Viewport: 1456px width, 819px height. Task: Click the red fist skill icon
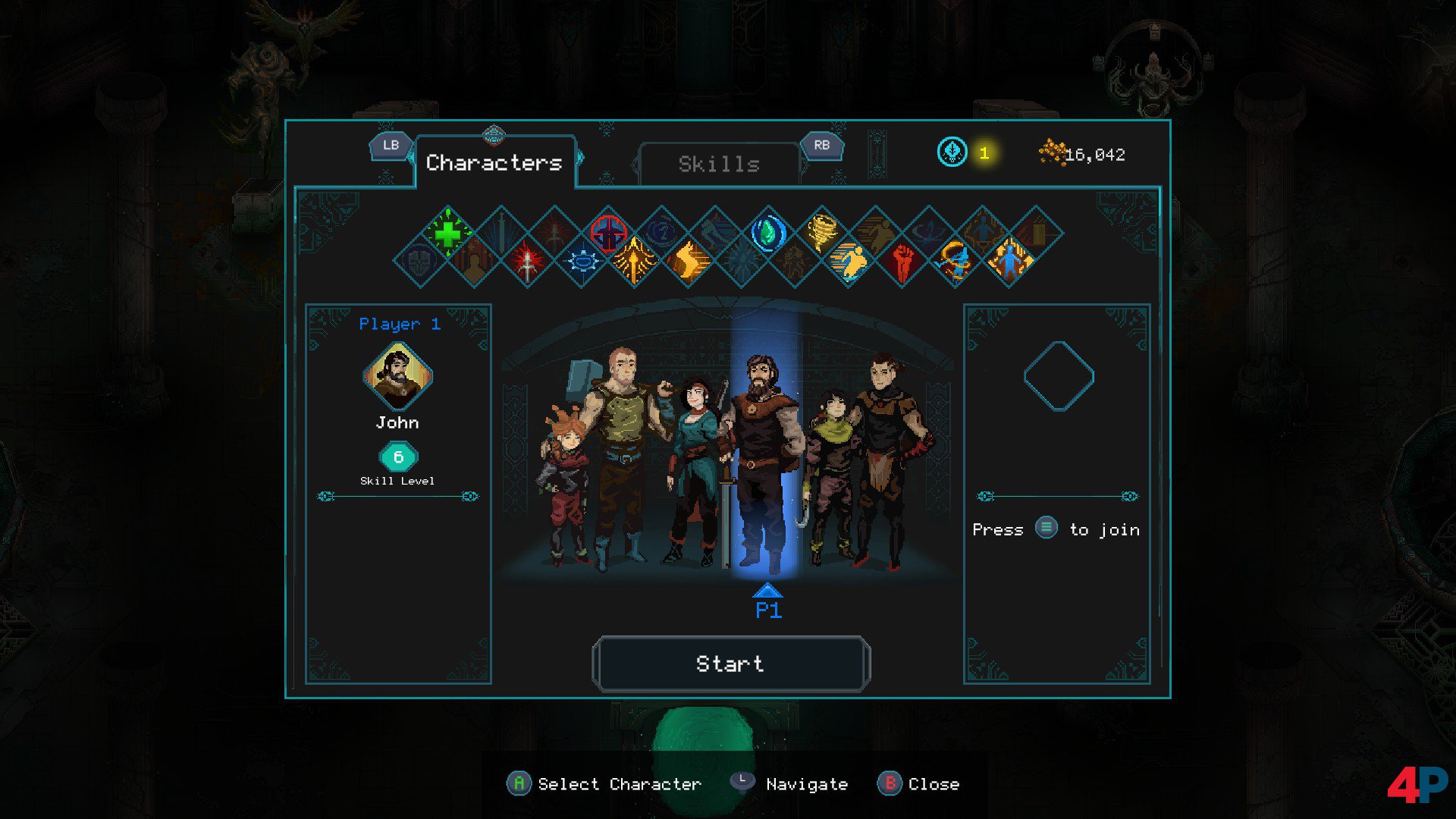click(902, 262)
